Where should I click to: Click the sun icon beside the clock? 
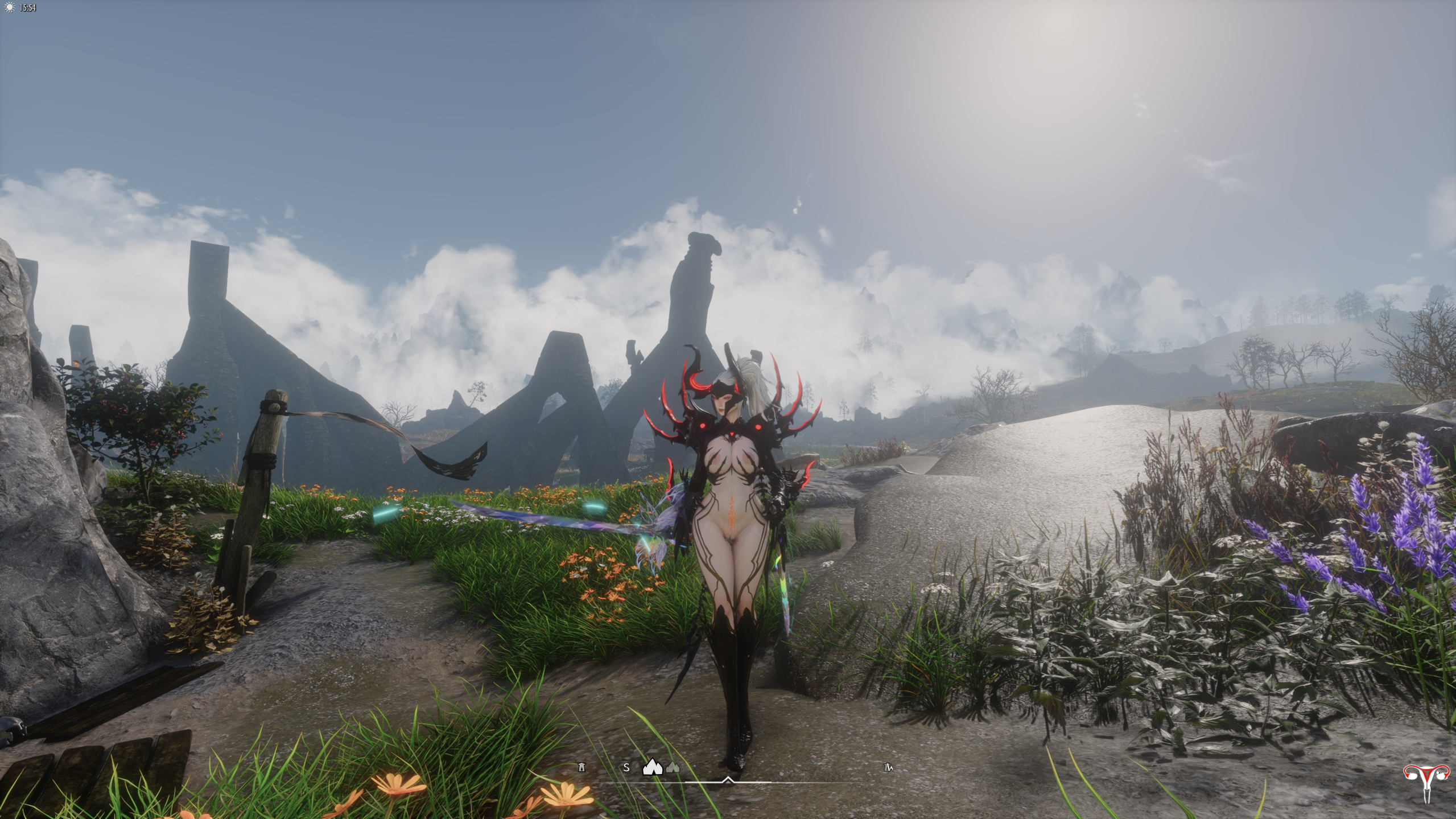tap(10, 8)
